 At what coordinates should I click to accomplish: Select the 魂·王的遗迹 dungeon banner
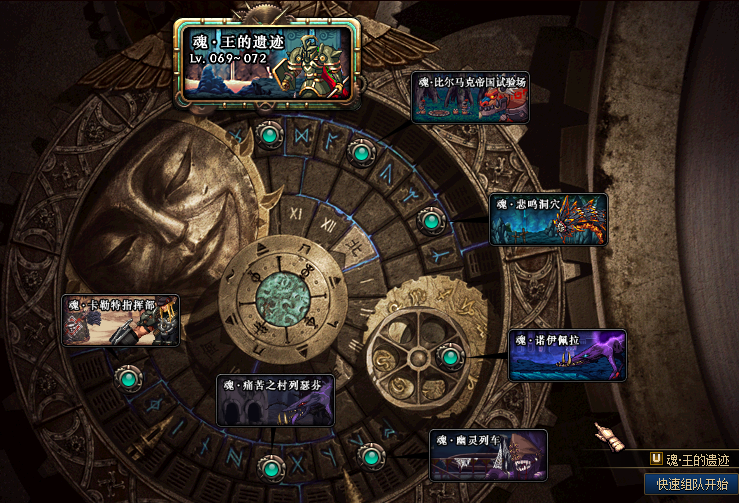(267, 62)
